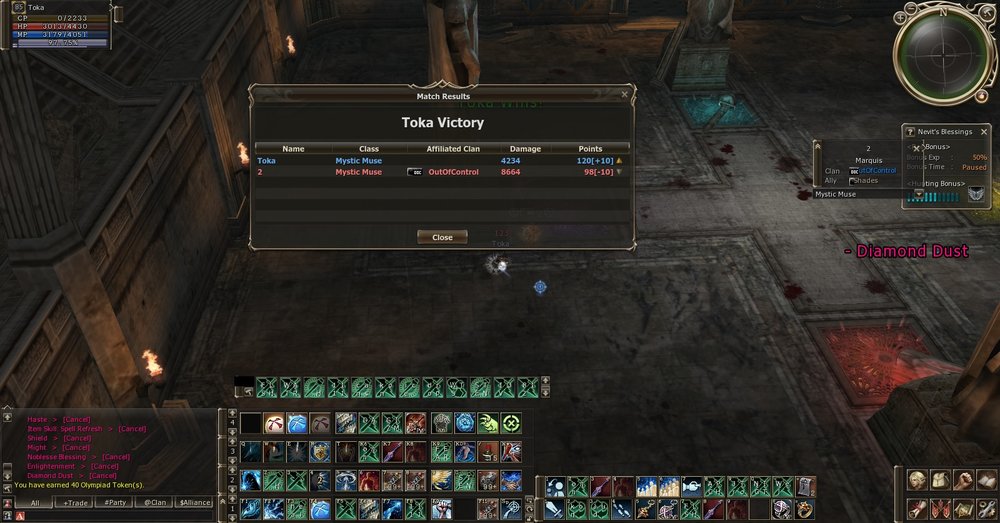Viewport: 1000px width, 523px height.
Task: Switch to the #Party chat tab
Action: [115, 503]
